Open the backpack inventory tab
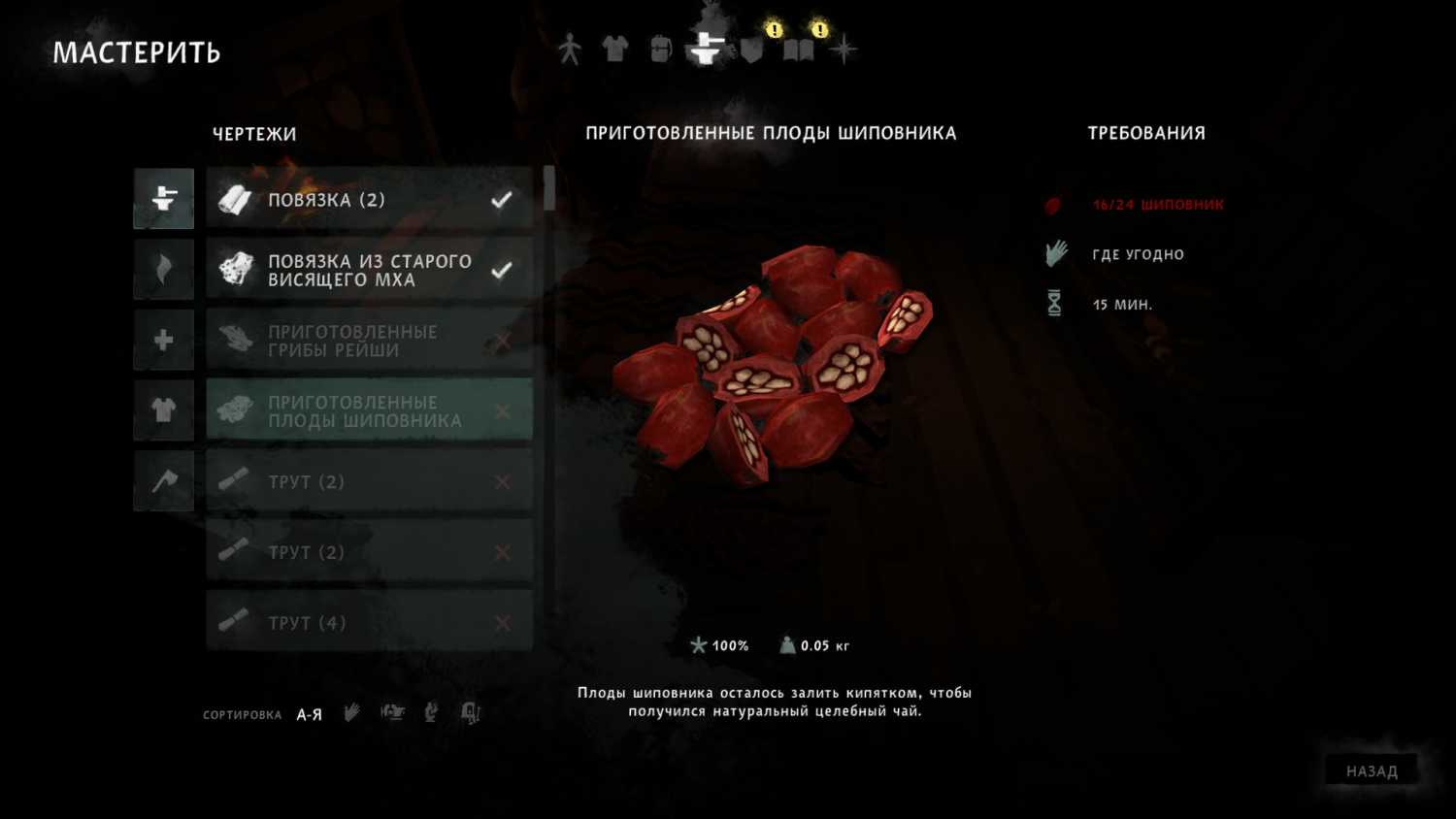The image size is (1456, 819). click(660, 49)
